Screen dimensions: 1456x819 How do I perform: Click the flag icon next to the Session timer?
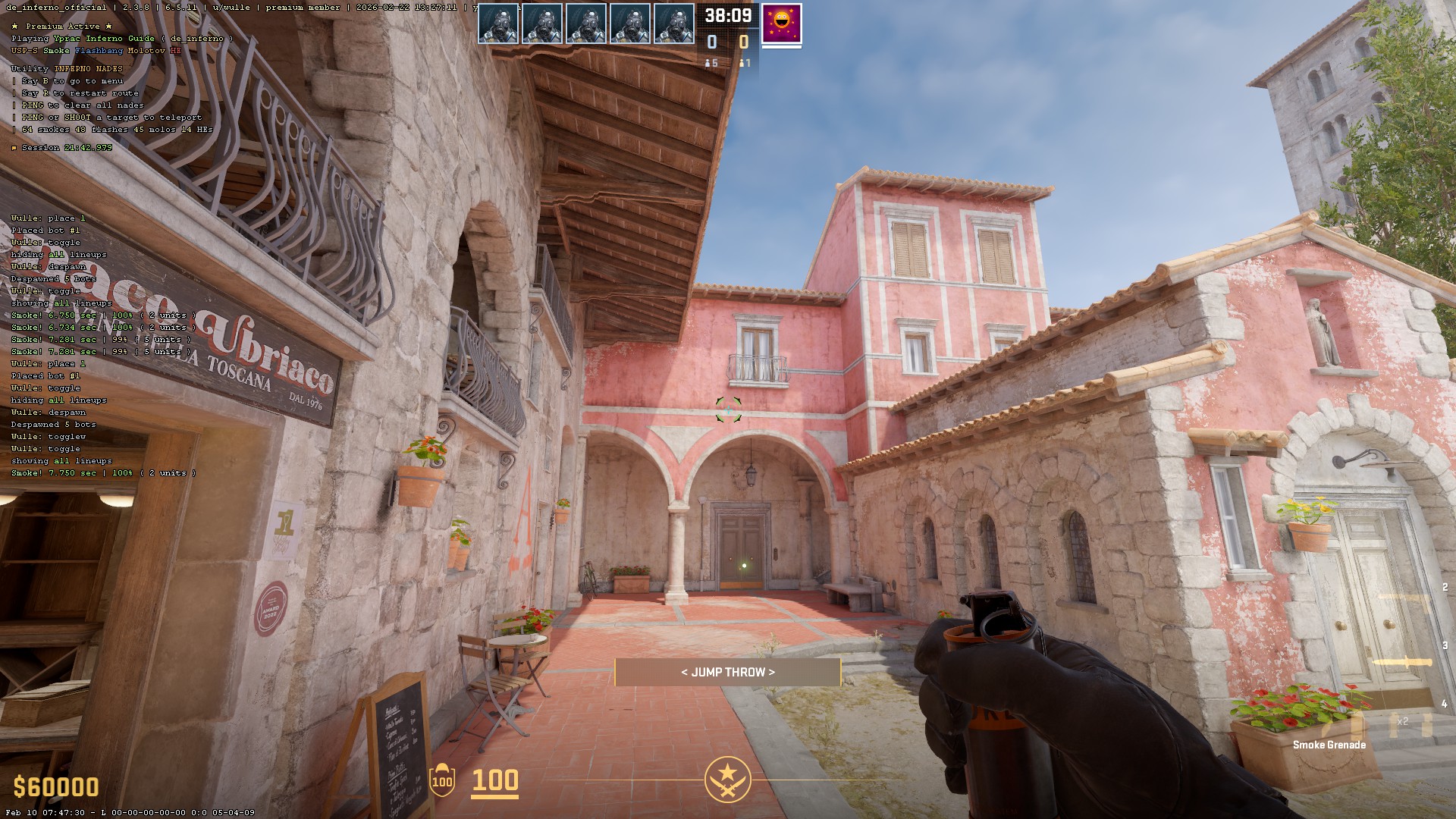[x=13, y=148]
